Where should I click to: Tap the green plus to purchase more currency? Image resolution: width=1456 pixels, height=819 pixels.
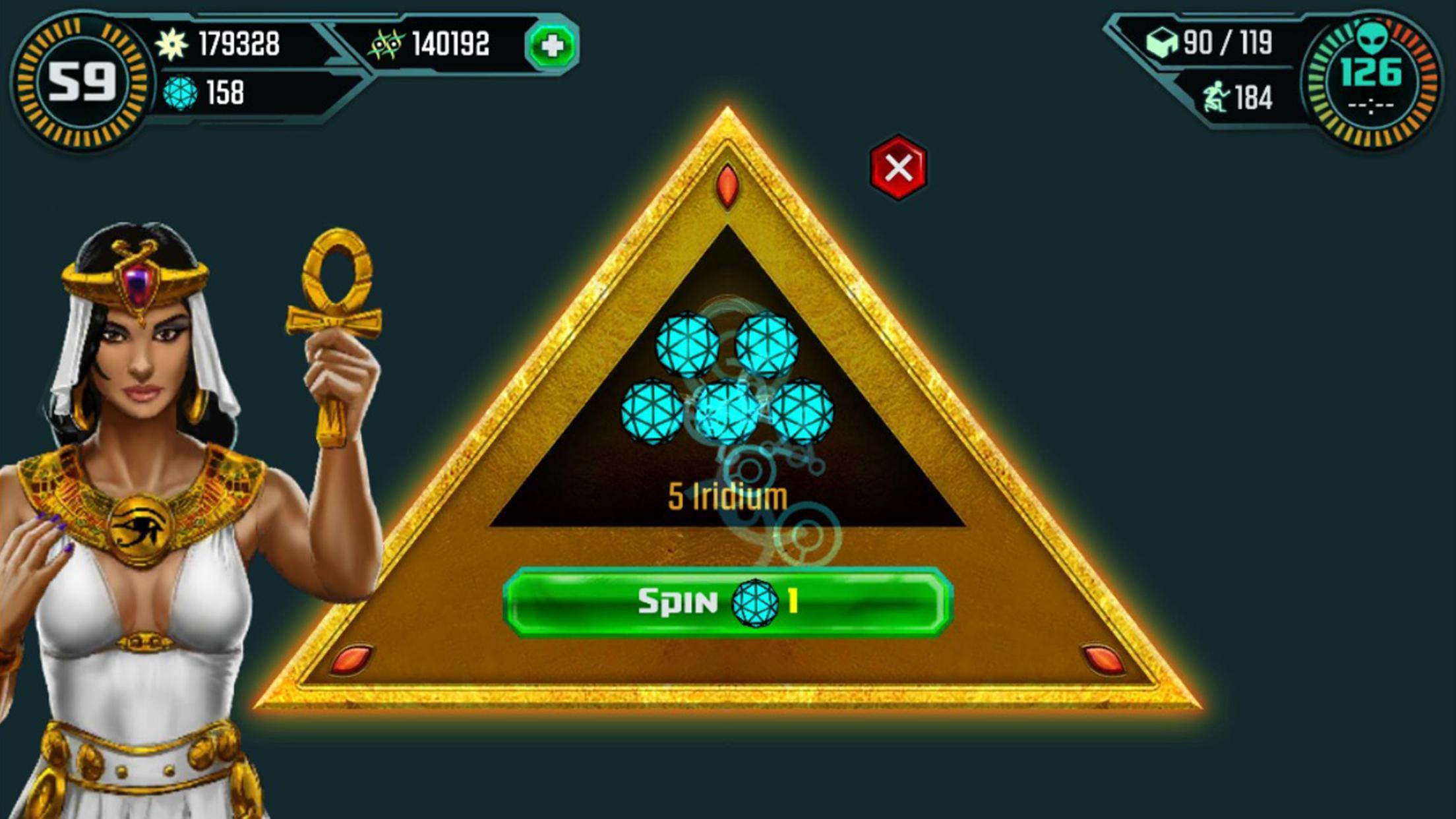[551, 45]
